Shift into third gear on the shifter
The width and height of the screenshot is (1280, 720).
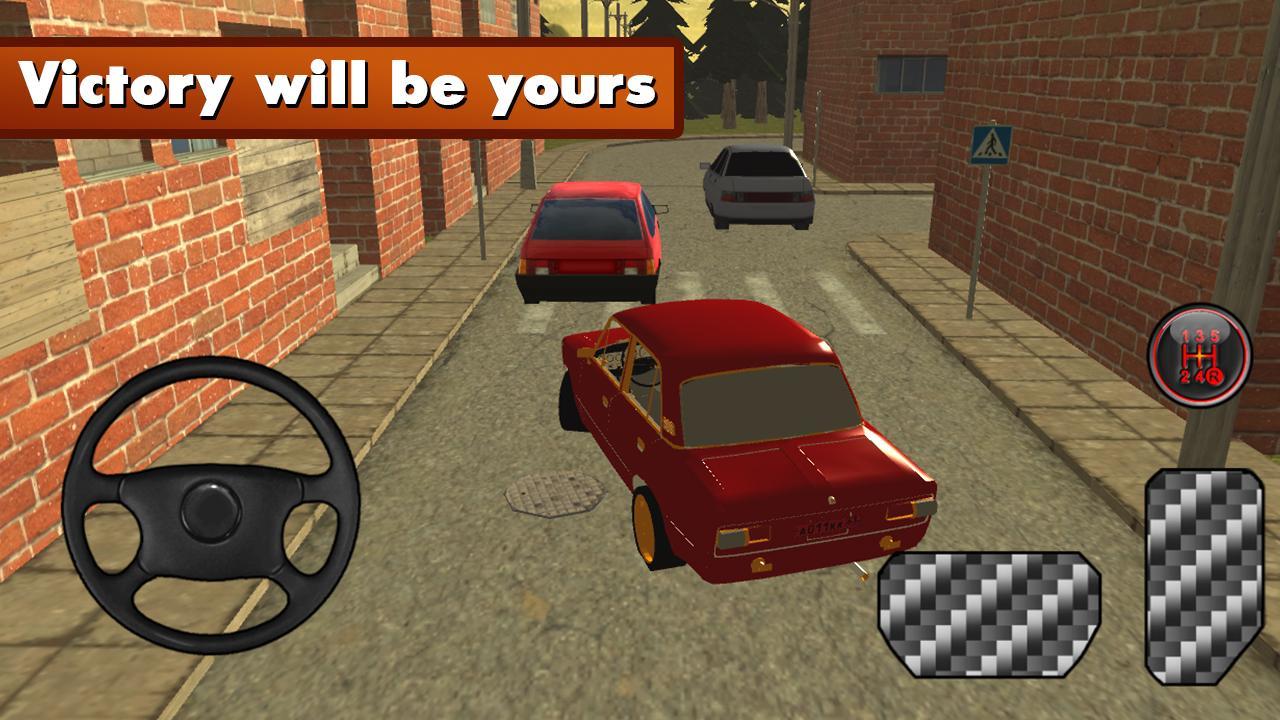click(1200, 337)
